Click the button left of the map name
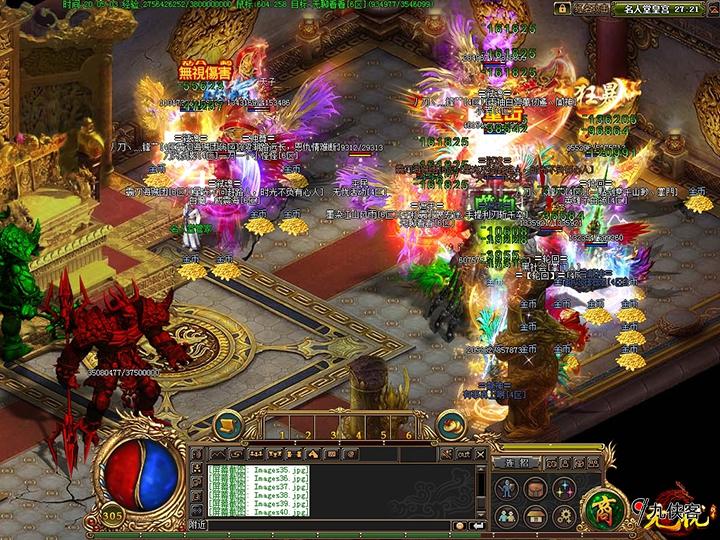The height and width of the screenshot is (540, 720). [592, 7]
